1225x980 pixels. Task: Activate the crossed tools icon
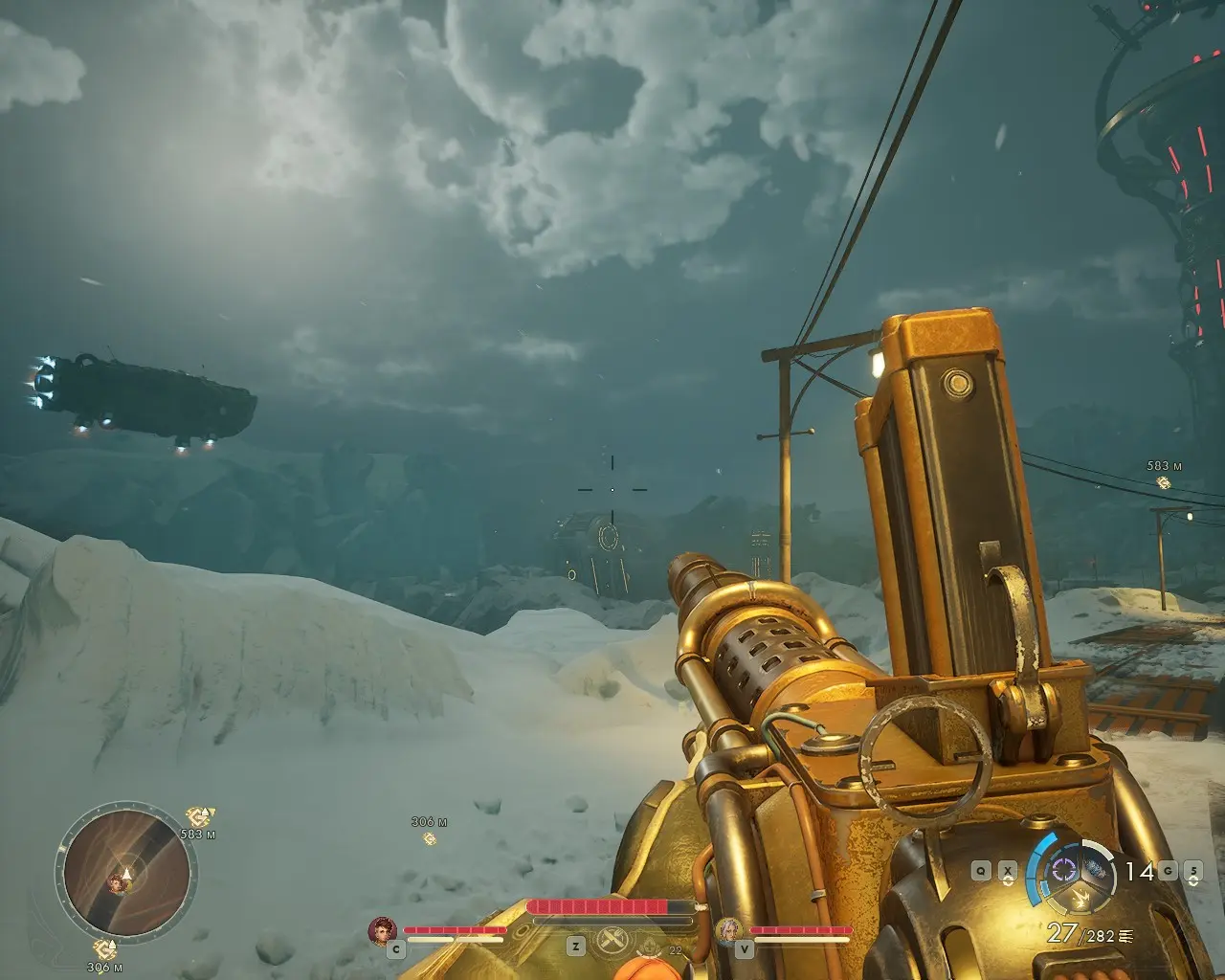point(612,942)
